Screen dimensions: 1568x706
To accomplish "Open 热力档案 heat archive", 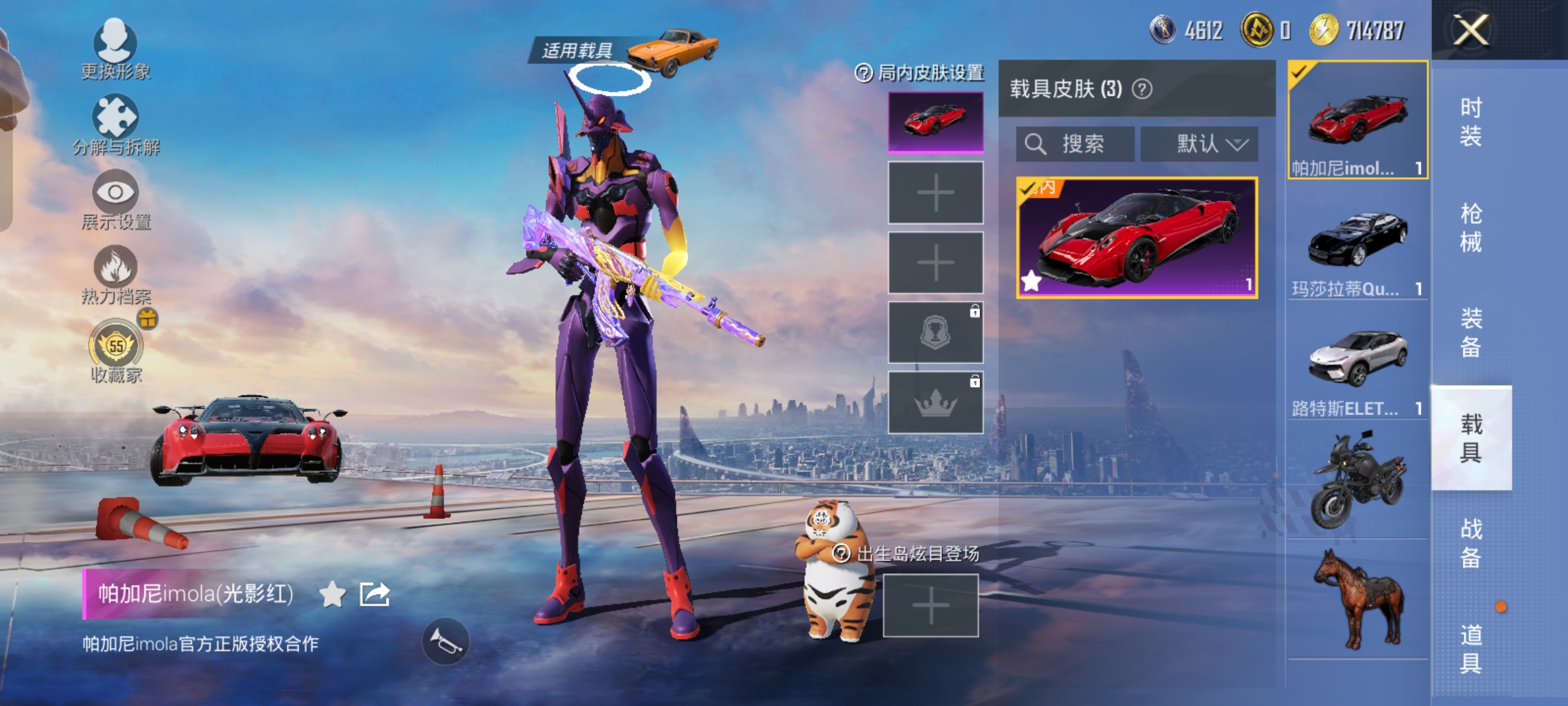I will coord(116,275).
